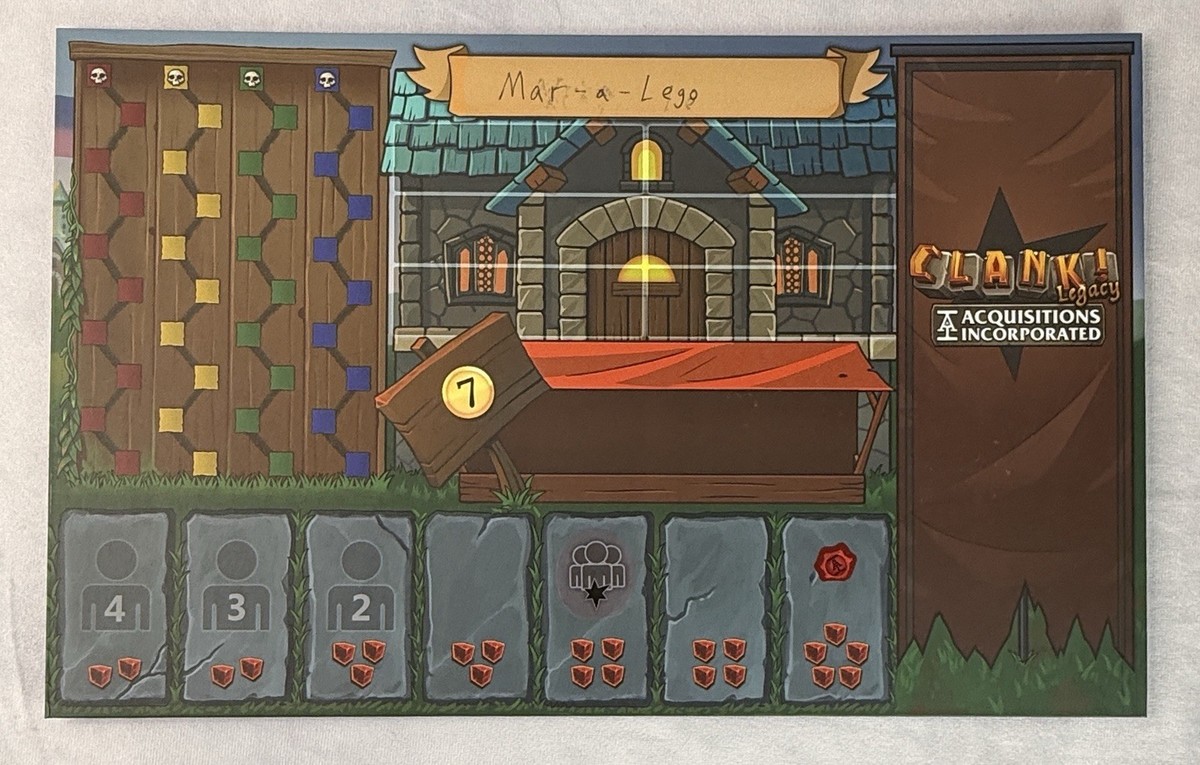This screenshot has height=765, width=1200.
Task: Click the red skull track marker
Action: [99, 75]
